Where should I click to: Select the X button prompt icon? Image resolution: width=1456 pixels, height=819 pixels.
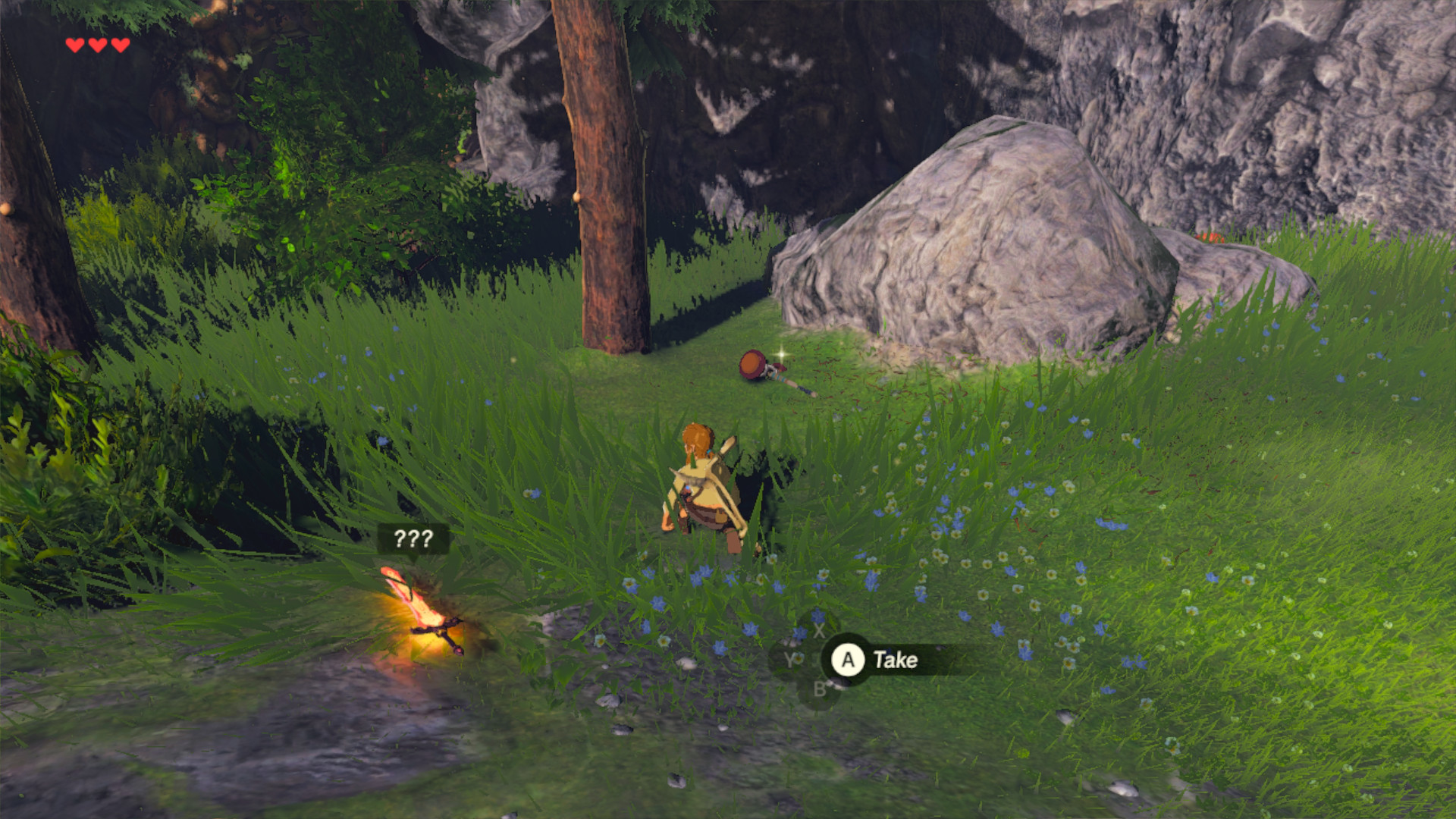819,631
